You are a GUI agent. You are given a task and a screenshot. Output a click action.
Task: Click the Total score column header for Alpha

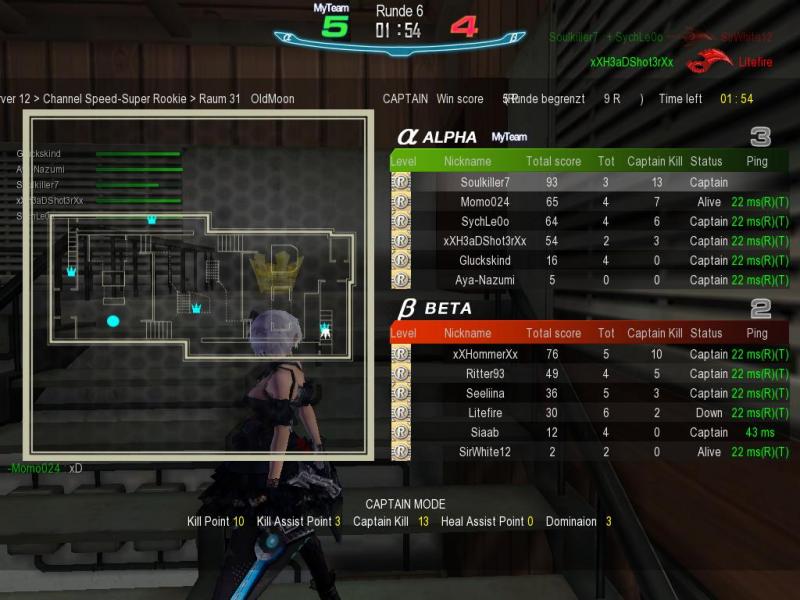[553, 161]
